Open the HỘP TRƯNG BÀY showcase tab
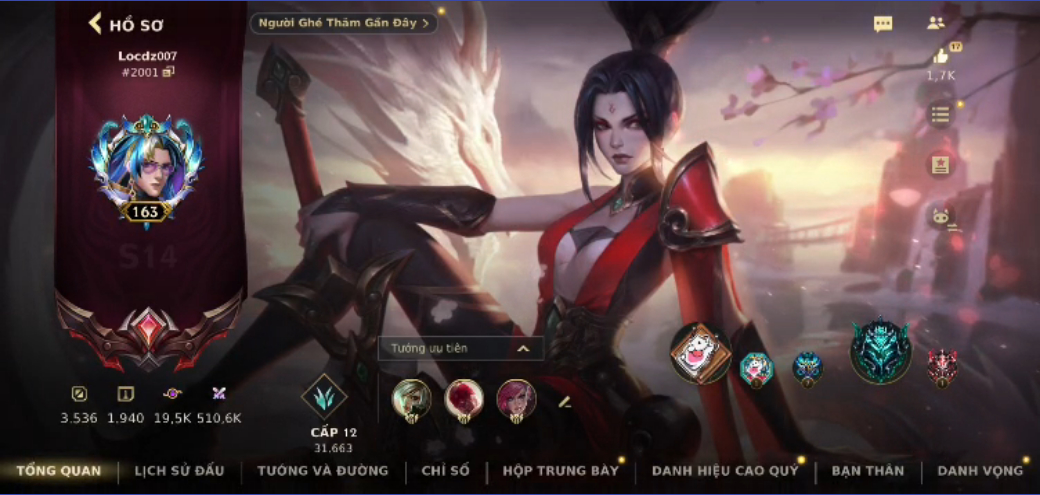 coord(561,471)
